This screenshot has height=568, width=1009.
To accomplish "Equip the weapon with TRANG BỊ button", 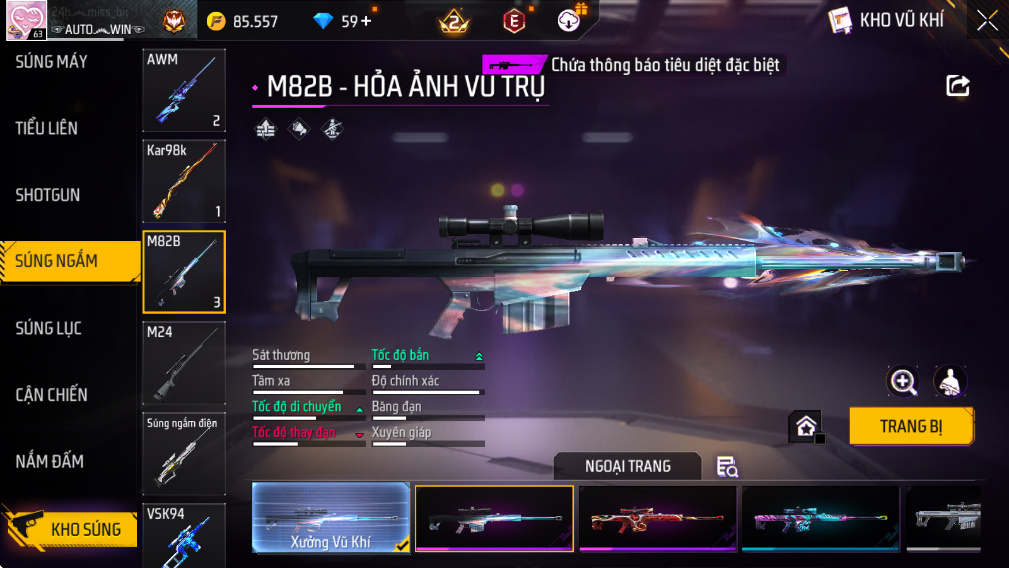I will (x=911, y=426).
